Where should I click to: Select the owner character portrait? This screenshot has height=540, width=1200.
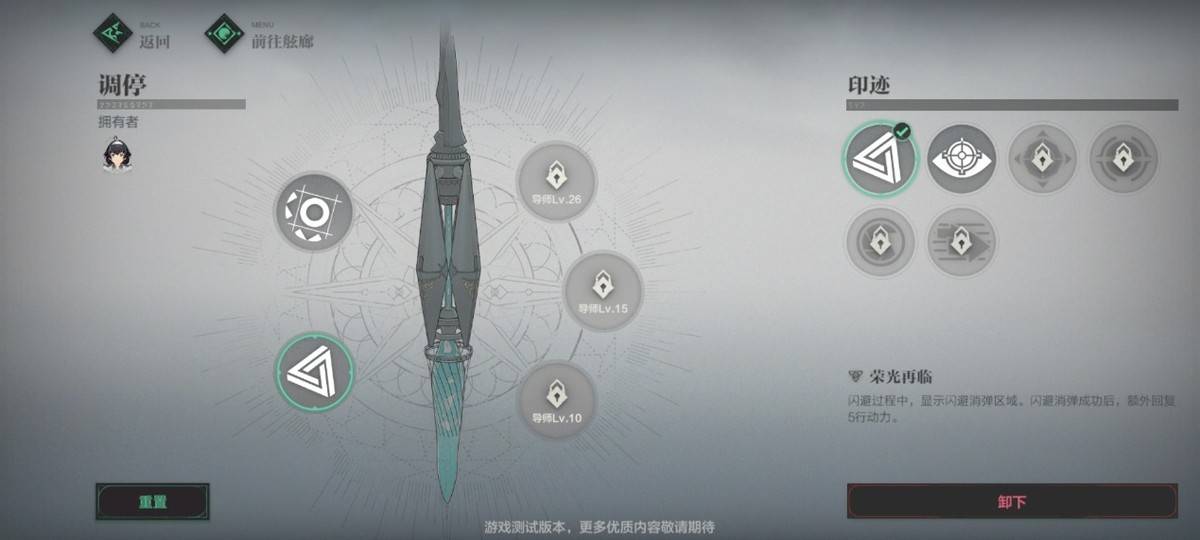(119, 156)
